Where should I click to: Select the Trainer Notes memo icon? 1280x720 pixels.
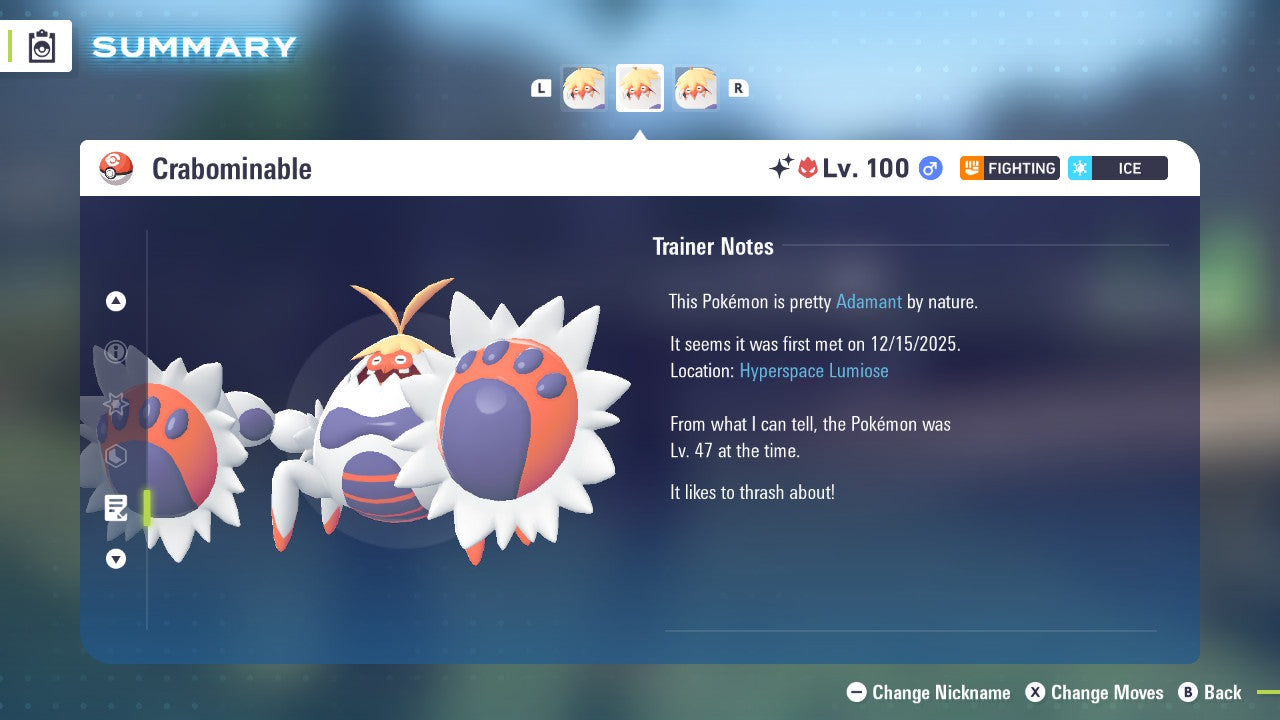116,508
